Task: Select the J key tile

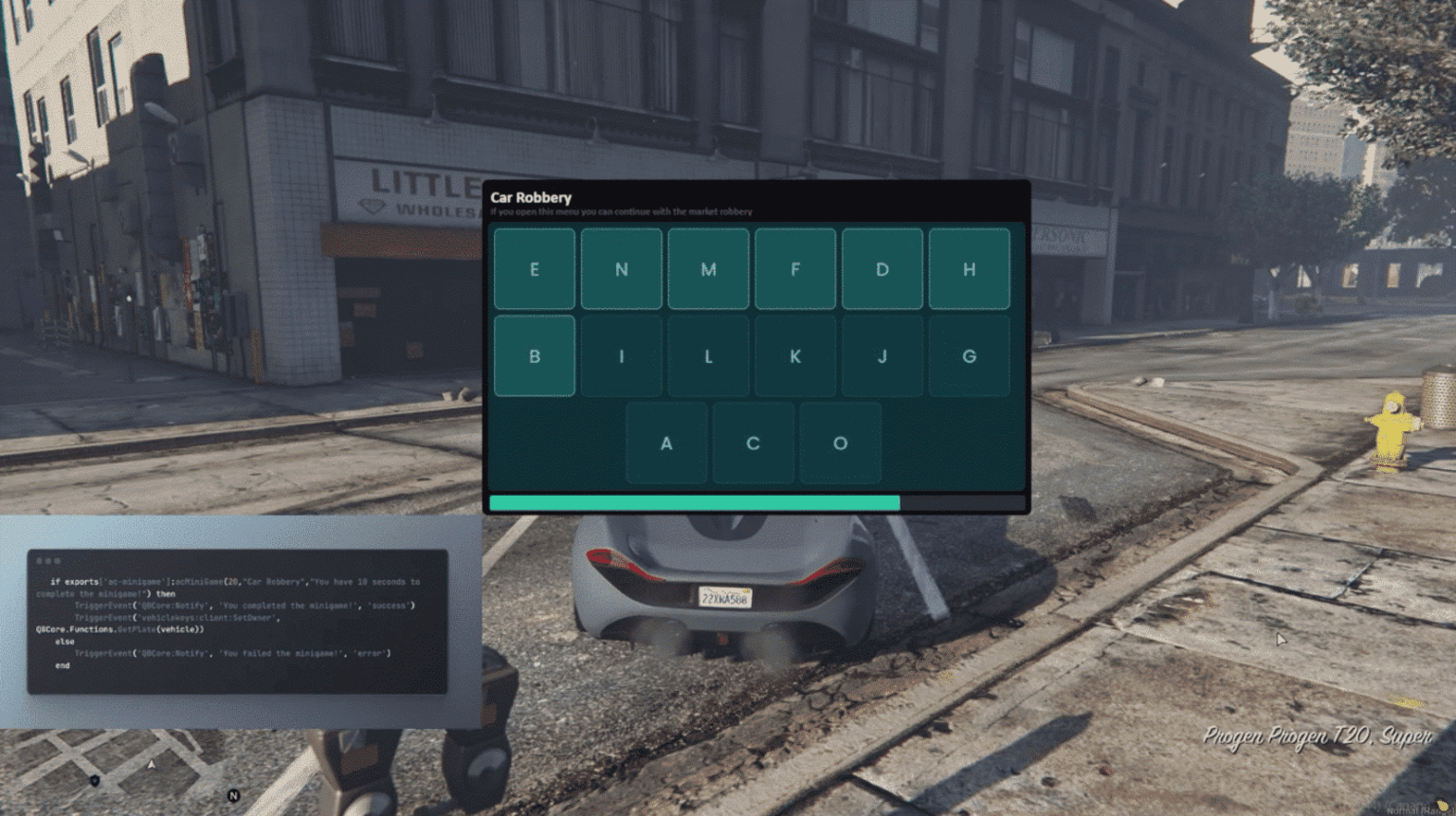Action: pyautogui.click(x=882, y=355)
